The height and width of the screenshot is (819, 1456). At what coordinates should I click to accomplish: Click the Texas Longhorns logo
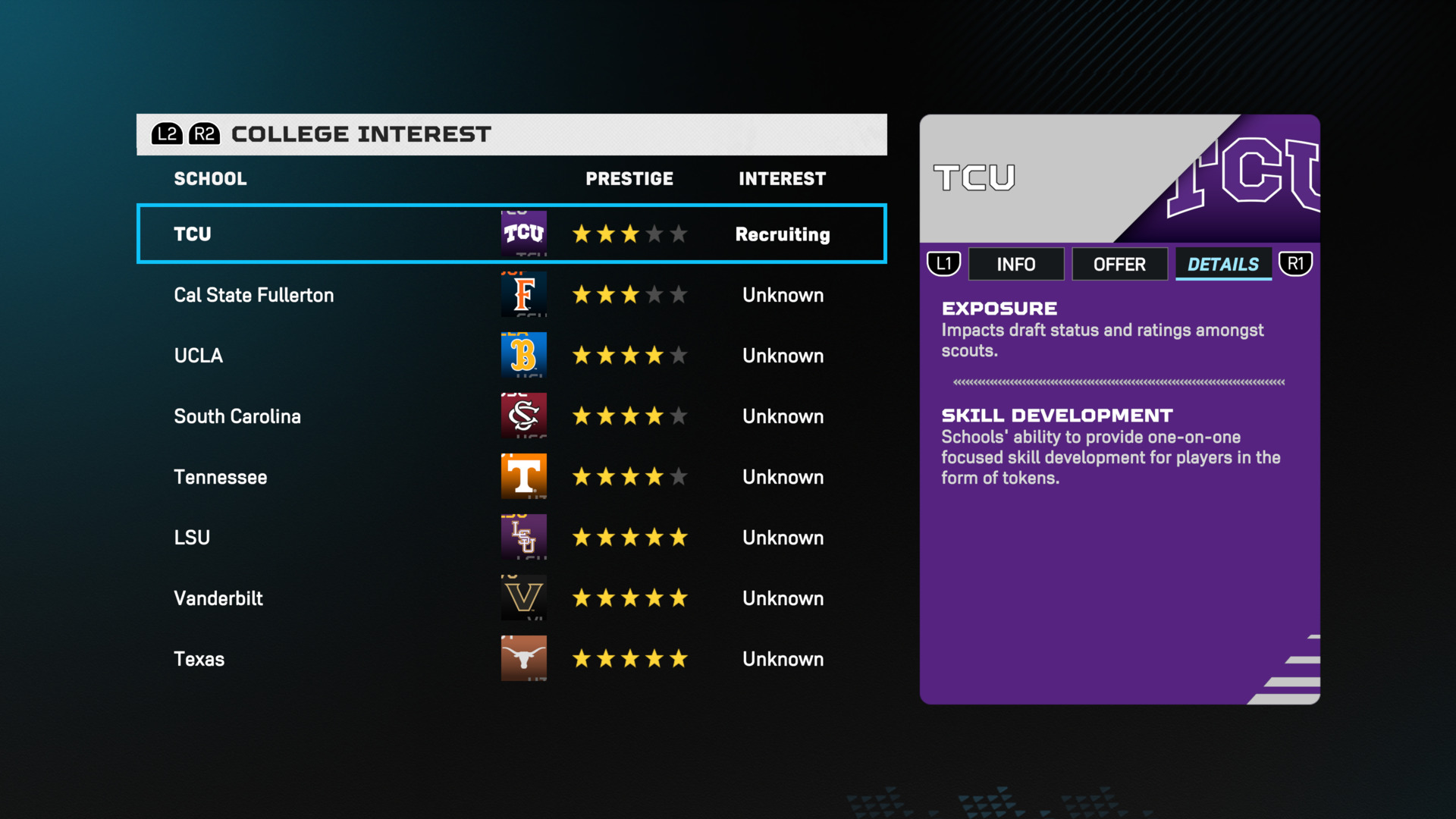(x=524, y=658)
